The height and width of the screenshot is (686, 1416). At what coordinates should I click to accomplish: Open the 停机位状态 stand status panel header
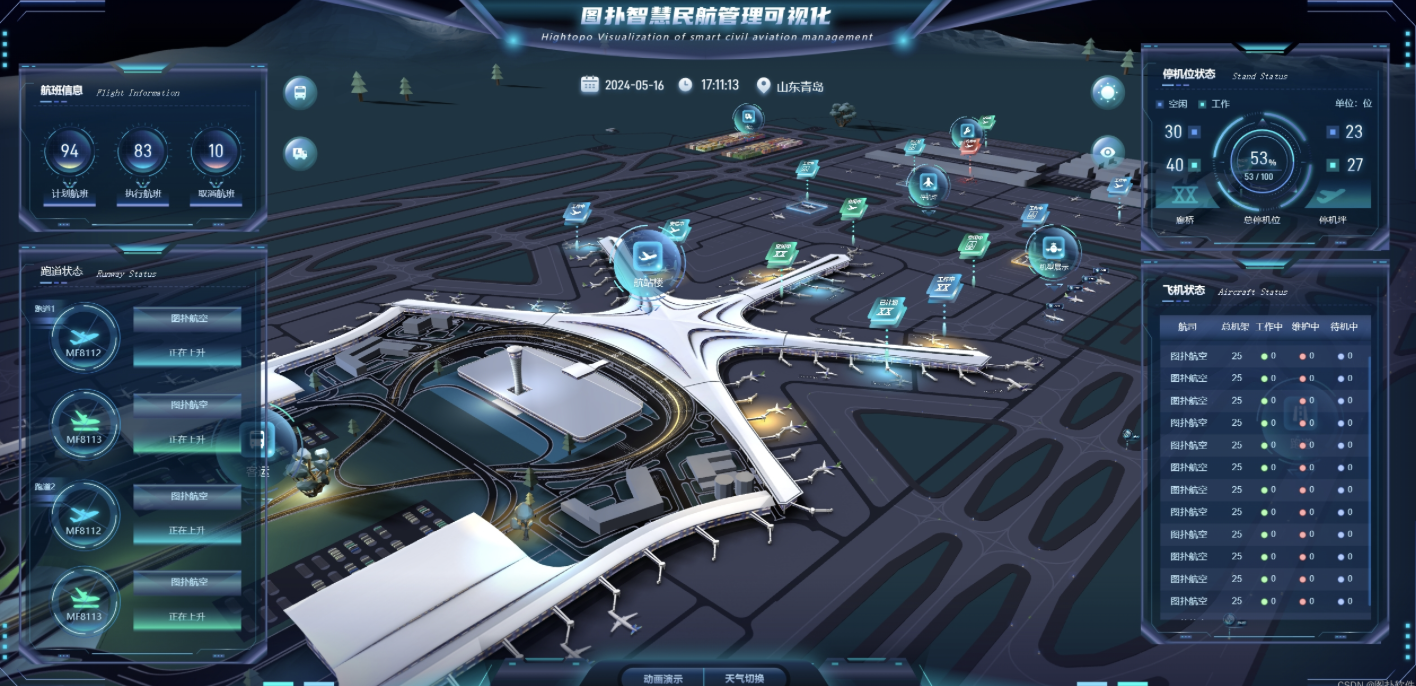point(1188,75)
